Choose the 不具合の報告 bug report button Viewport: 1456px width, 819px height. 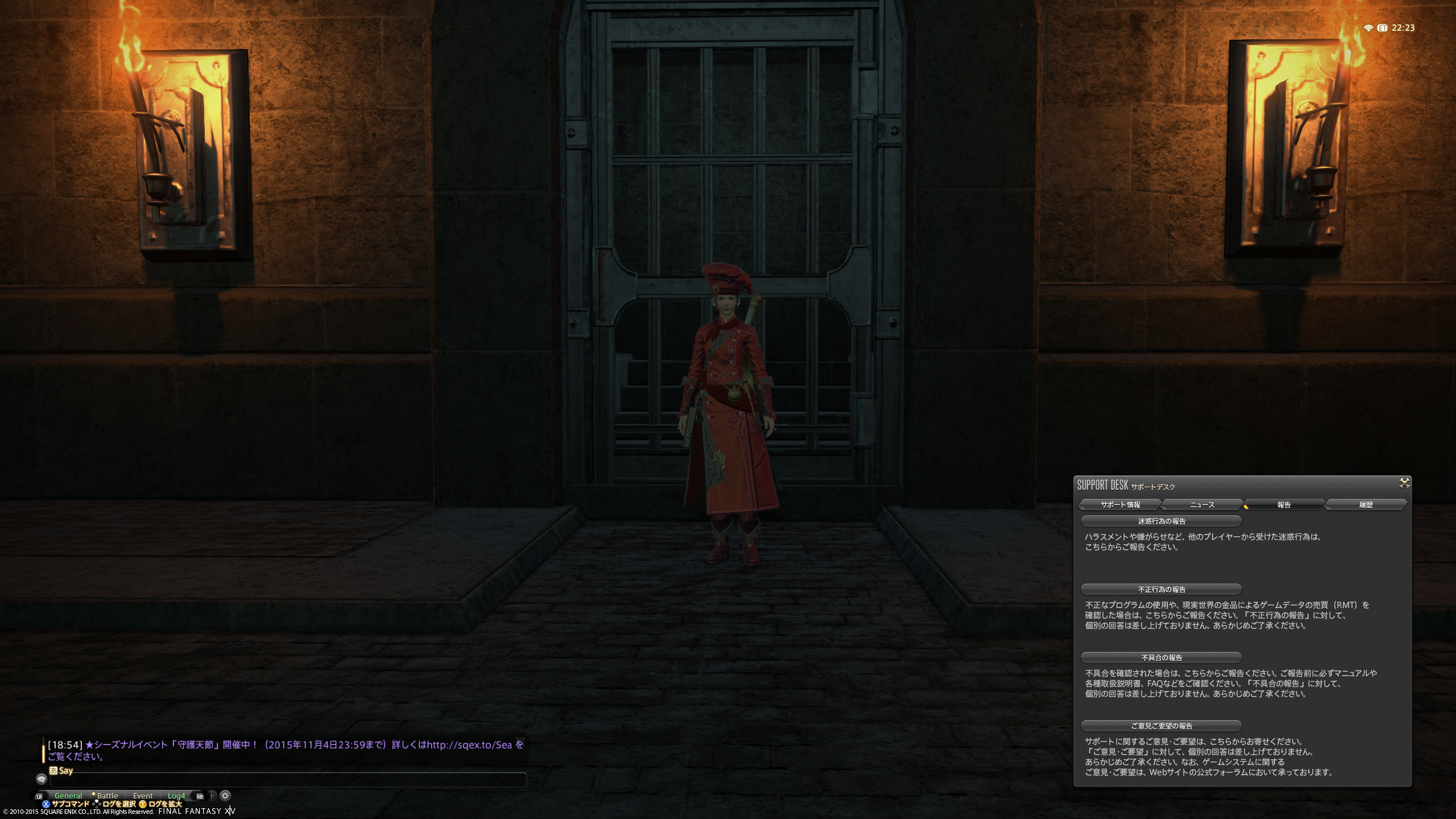[1161, 657]
